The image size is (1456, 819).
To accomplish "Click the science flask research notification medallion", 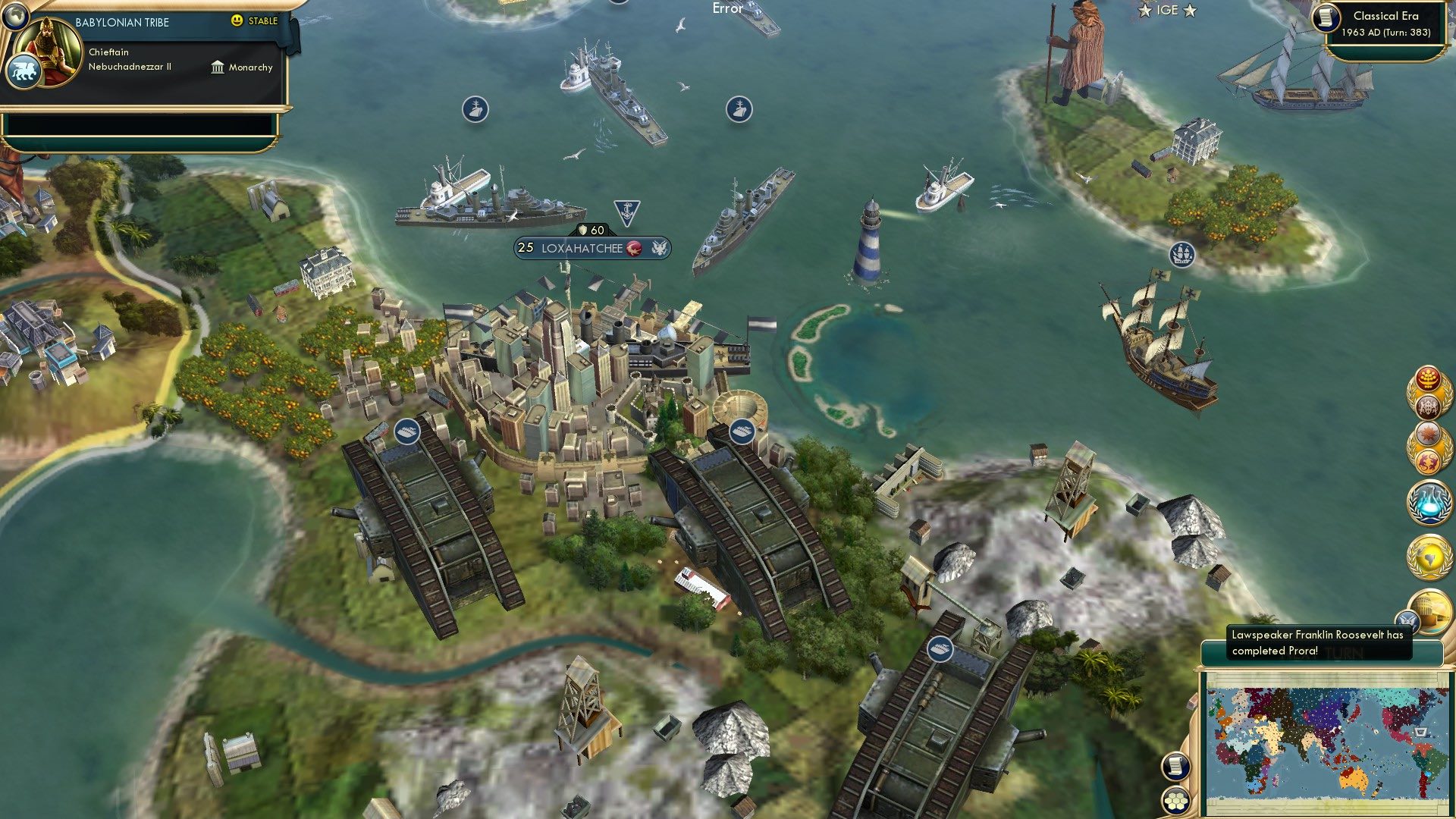I will [x=1428, y=502].
